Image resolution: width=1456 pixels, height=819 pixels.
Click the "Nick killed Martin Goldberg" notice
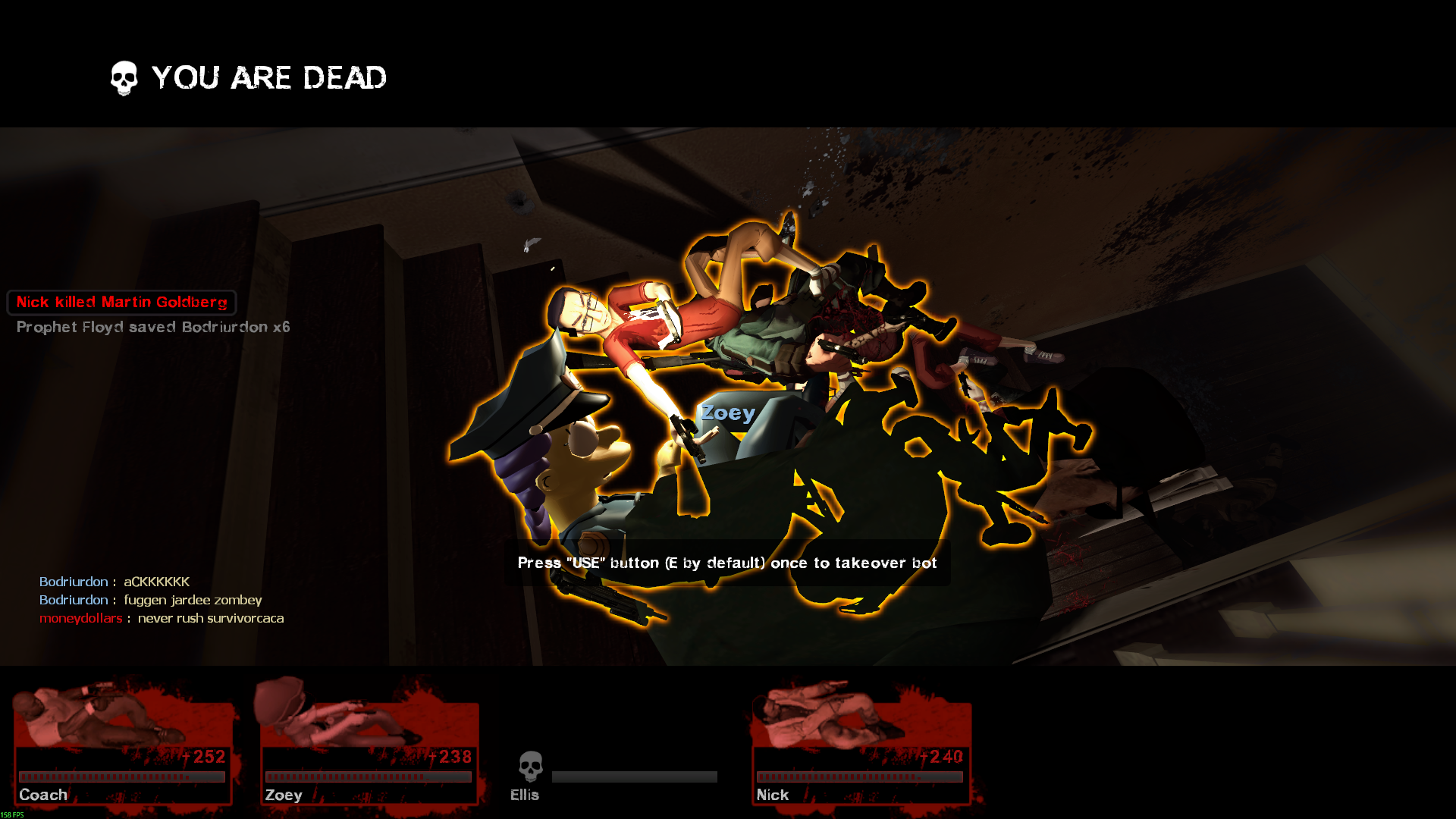click(x=122, y=303)
